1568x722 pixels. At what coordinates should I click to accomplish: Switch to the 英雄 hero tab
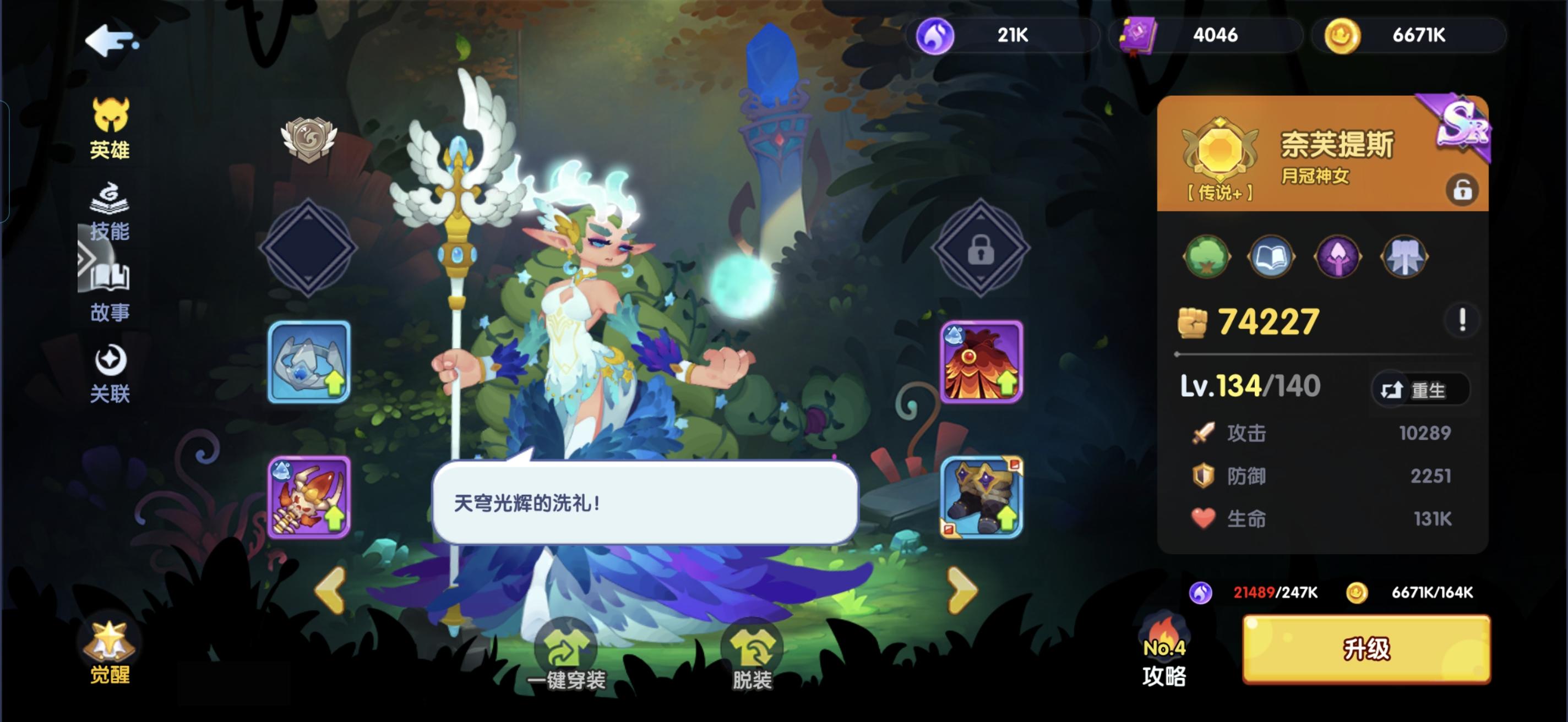(111, 131)
